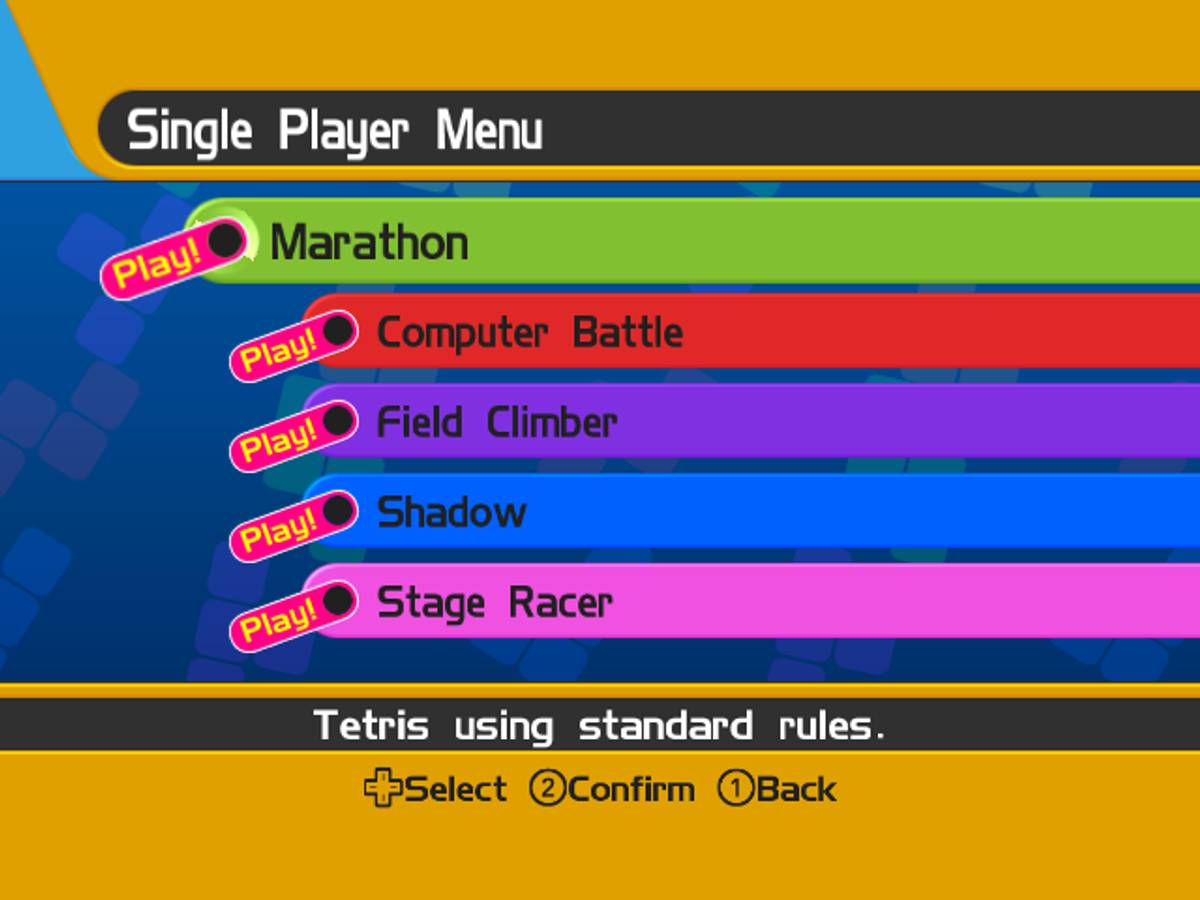The image size is (1200, 900).
Task: Start the Stage Racer mode
Action: 494,603
